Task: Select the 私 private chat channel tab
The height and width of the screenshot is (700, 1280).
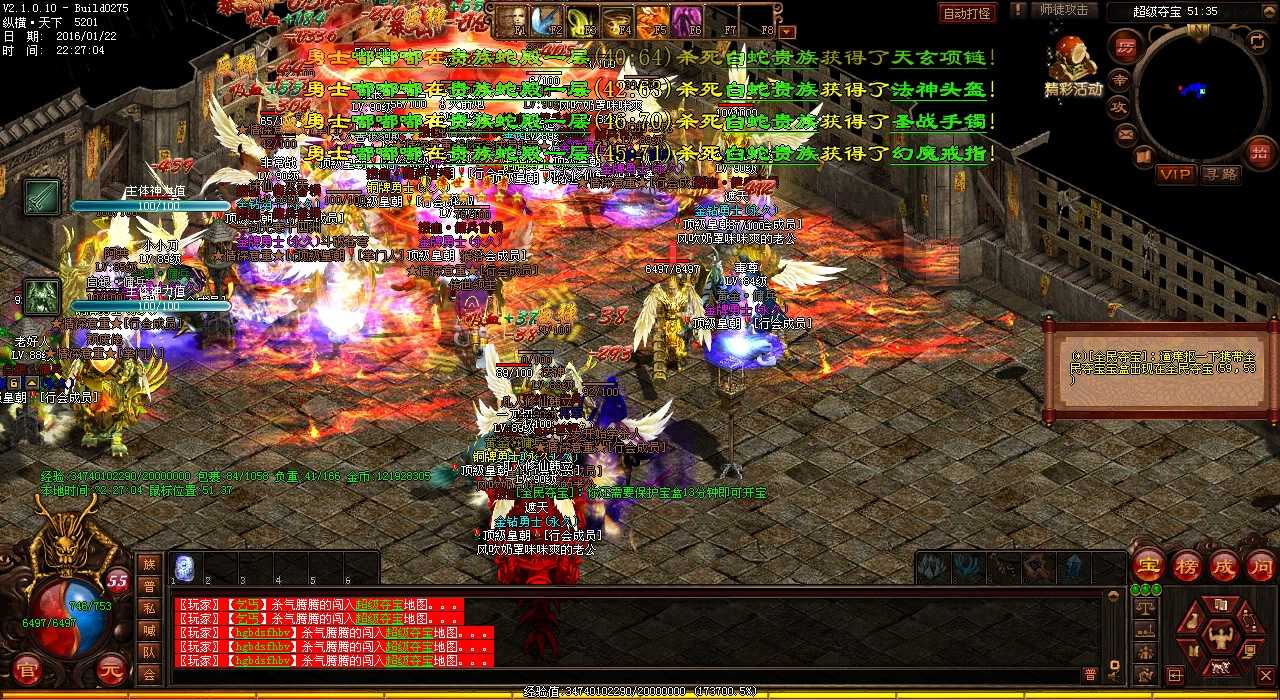Action: click(149, 608)
